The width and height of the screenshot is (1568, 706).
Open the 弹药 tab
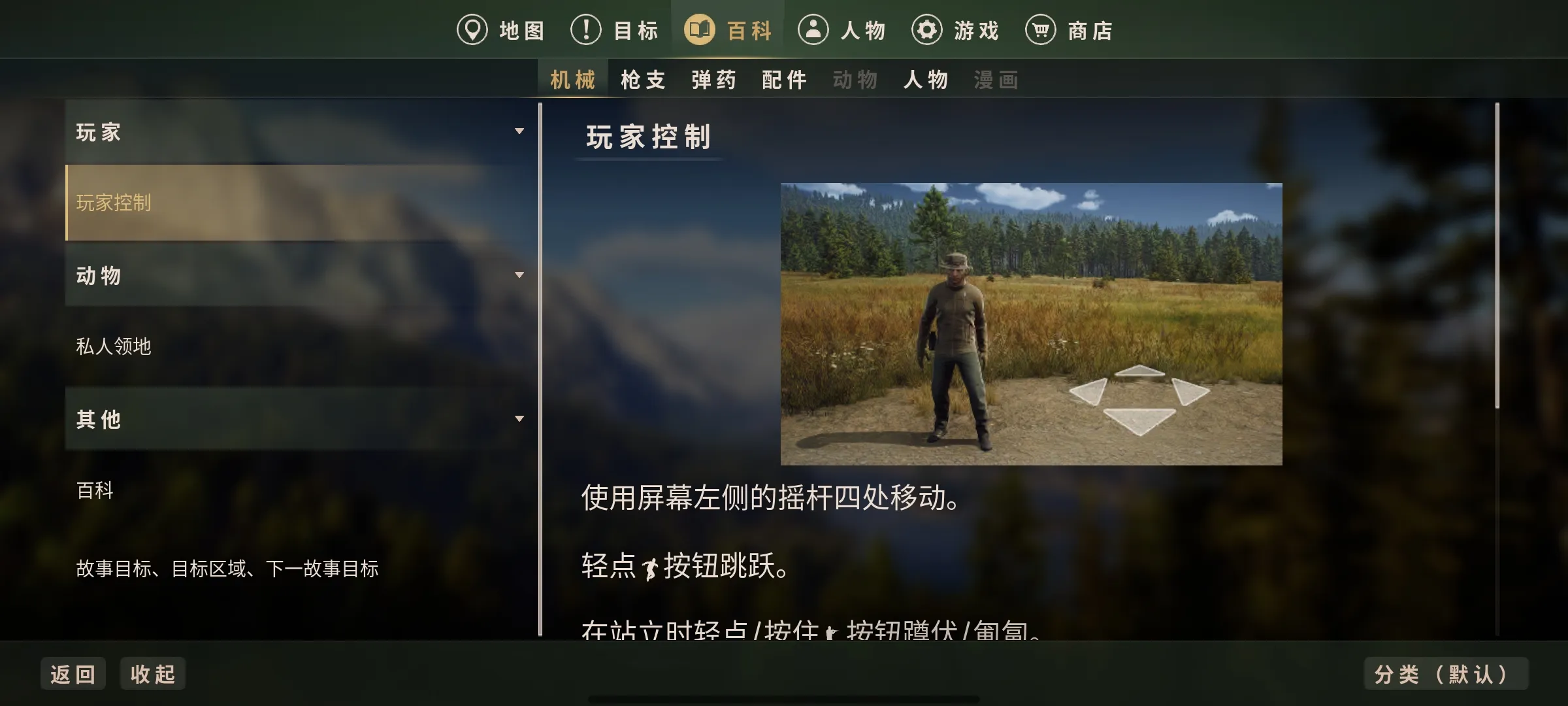(x=712, y=79)
